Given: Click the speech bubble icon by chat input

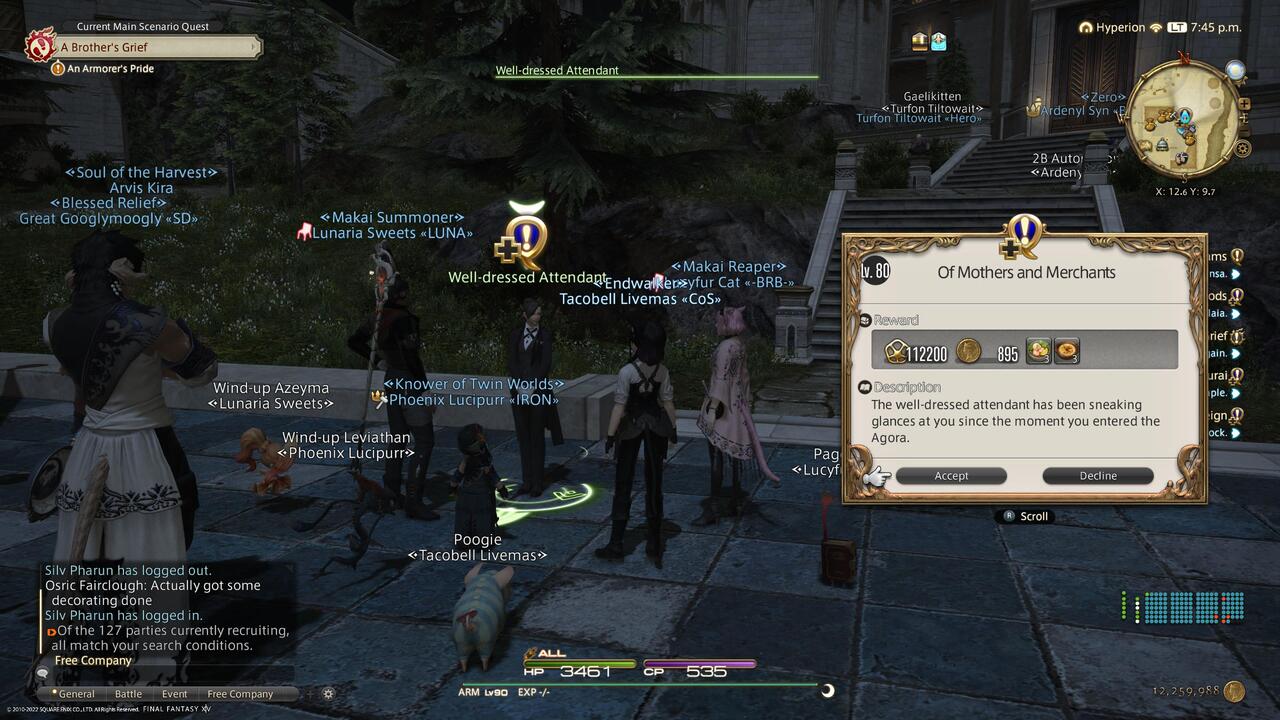Looking at the screenshot, I should click(40, 675).
